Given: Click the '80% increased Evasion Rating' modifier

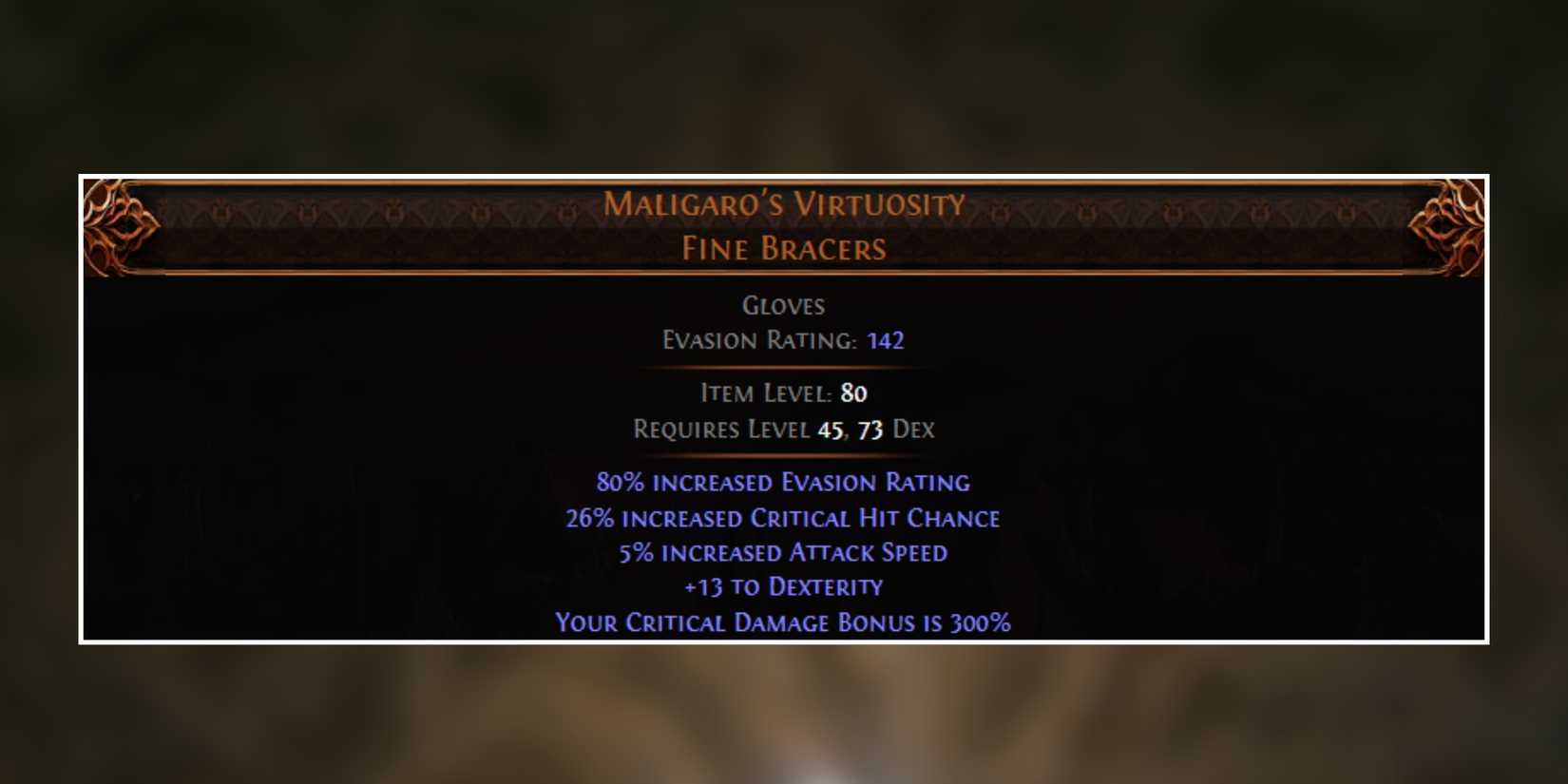Looking at the screenshot, I should click(x=782, y=483).
